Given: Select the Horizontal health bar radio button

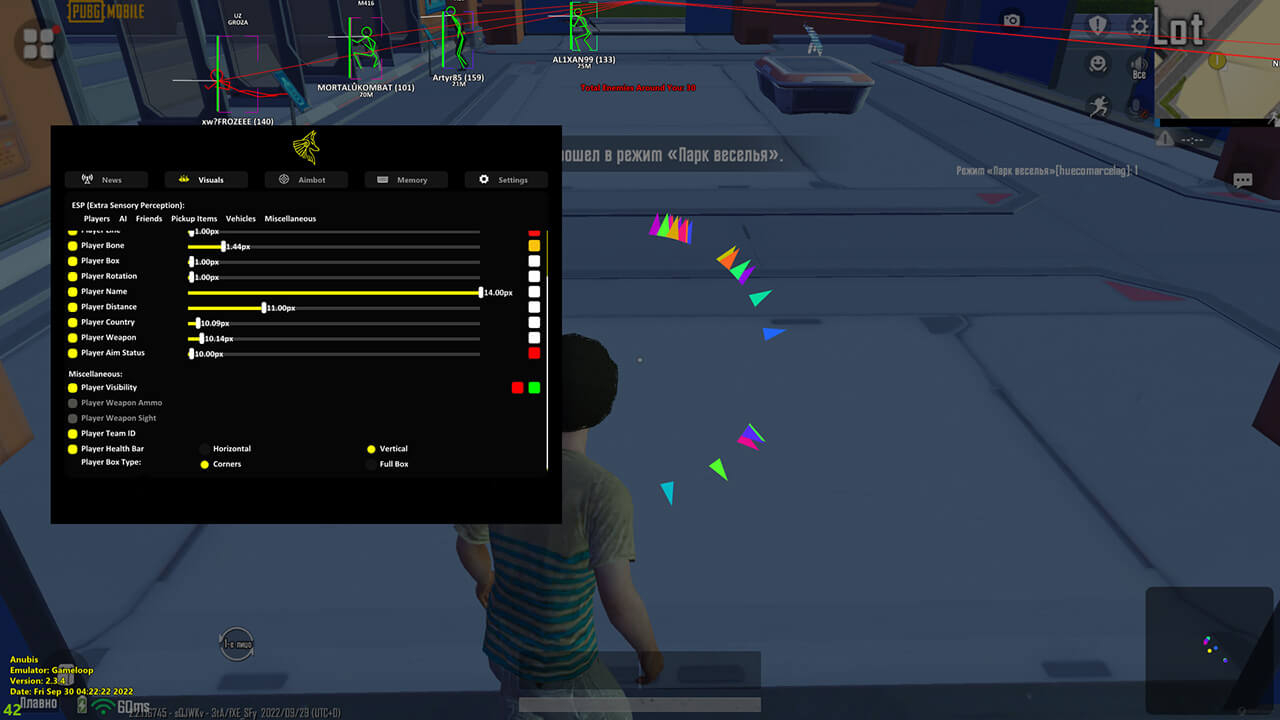Looking at the screenshot, I should tap(204, 448).
